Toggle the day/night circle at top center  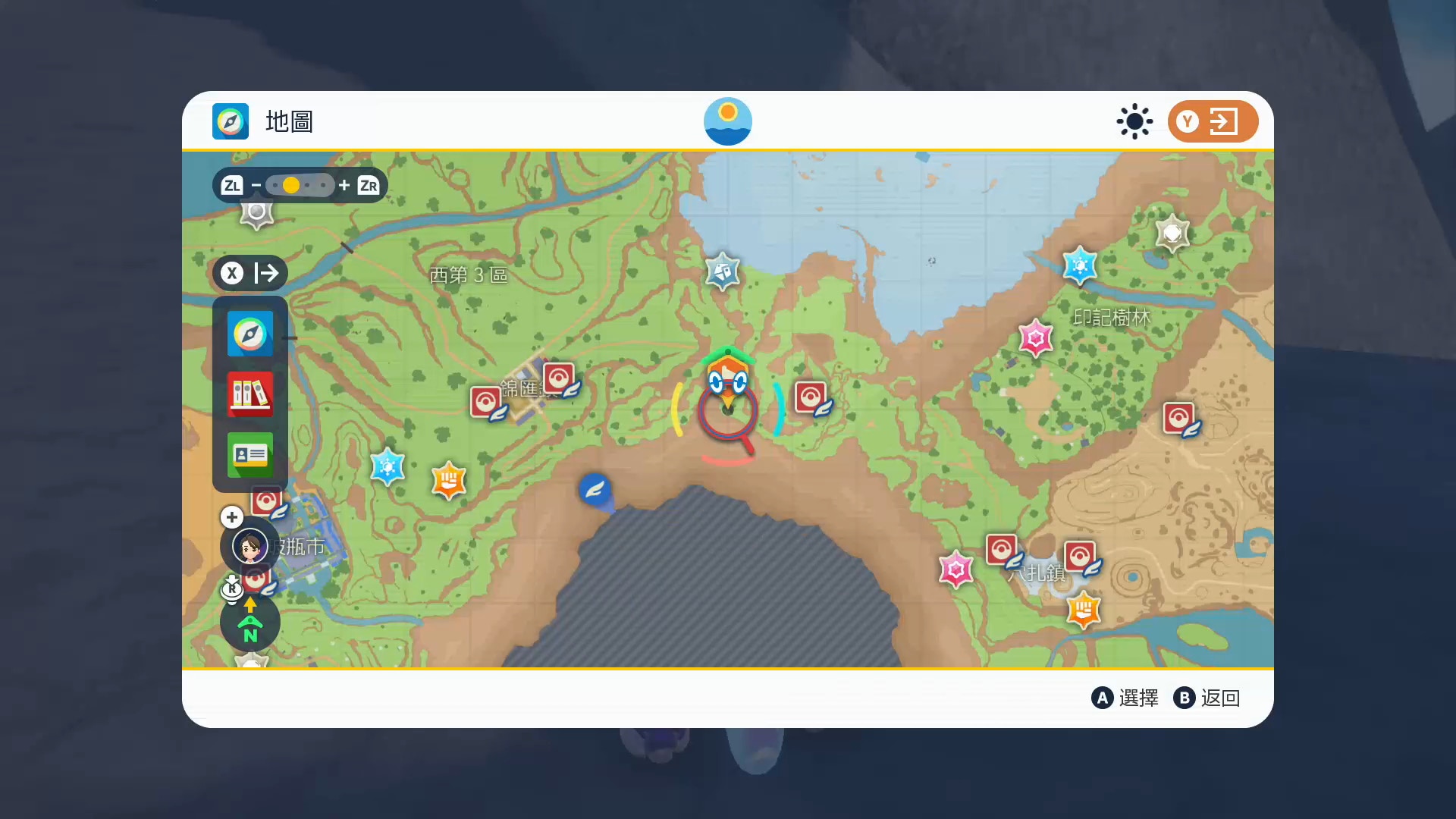(x=728, y=121)
